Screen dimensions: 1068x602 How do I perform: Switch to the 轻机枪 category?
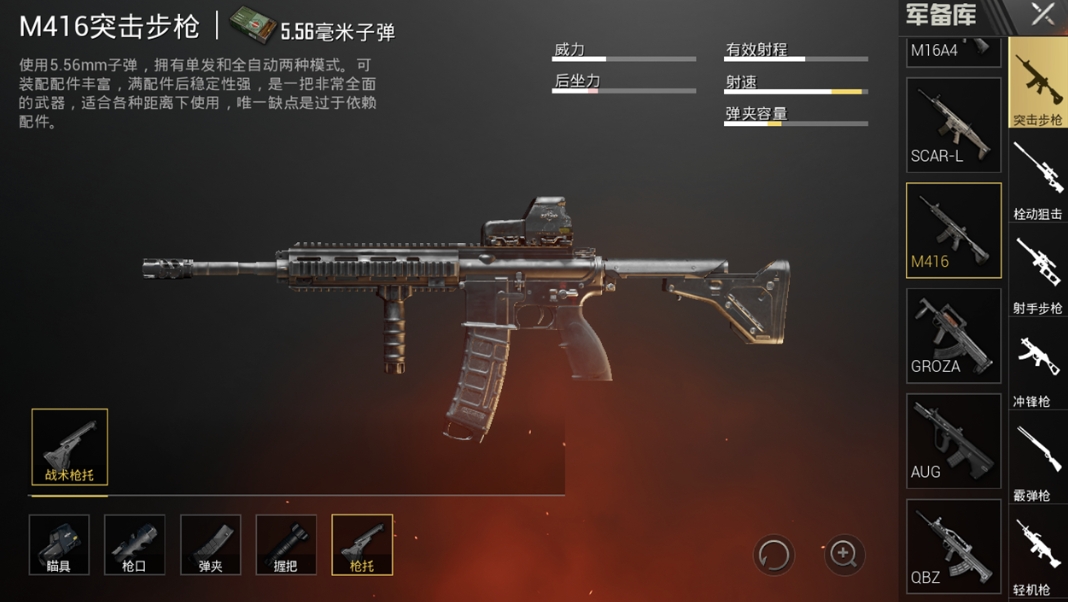click(x=1038, y=553)
